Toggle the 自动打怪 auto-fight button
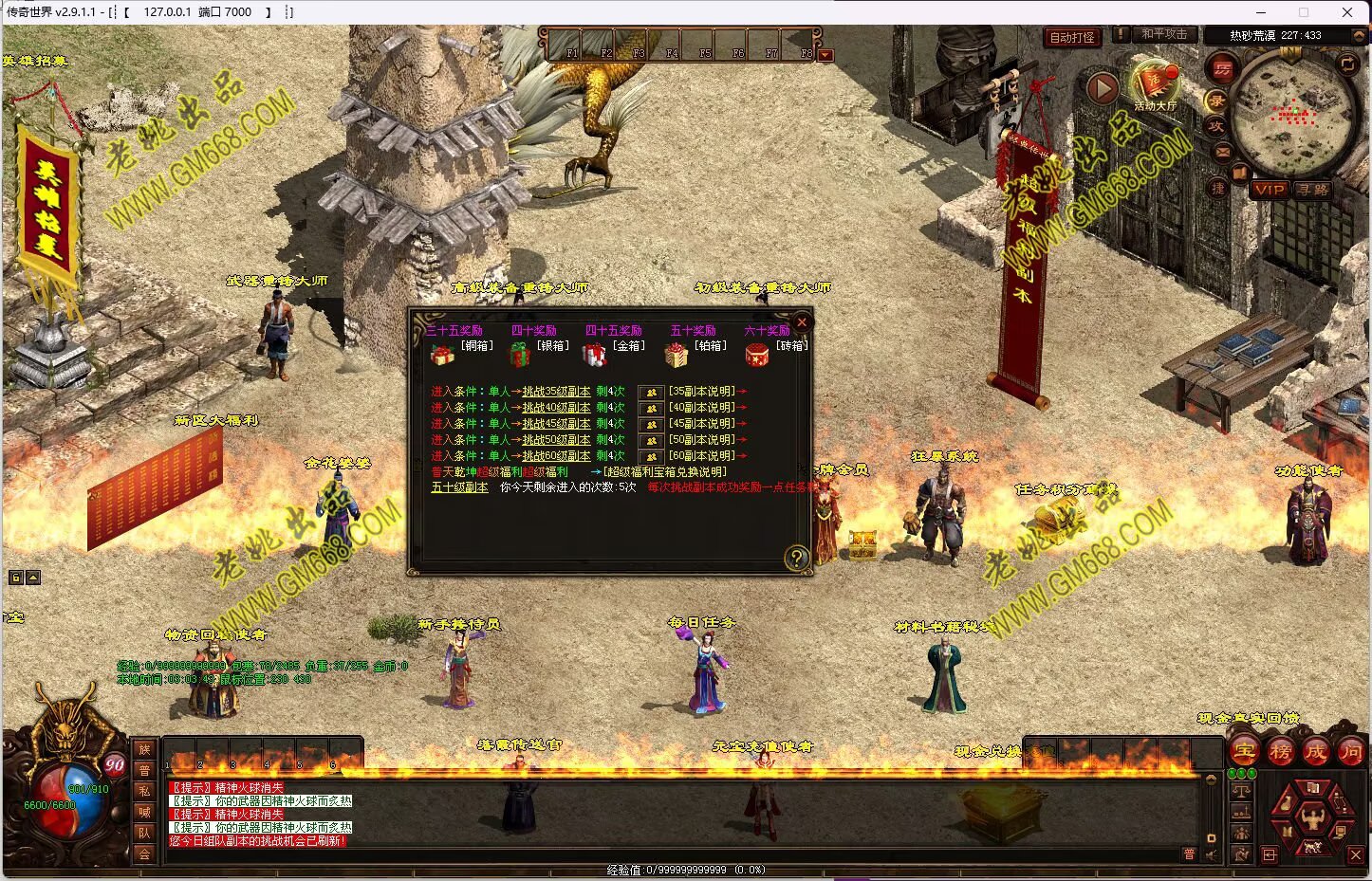Screen dimensions: 1372x881 1072,37
